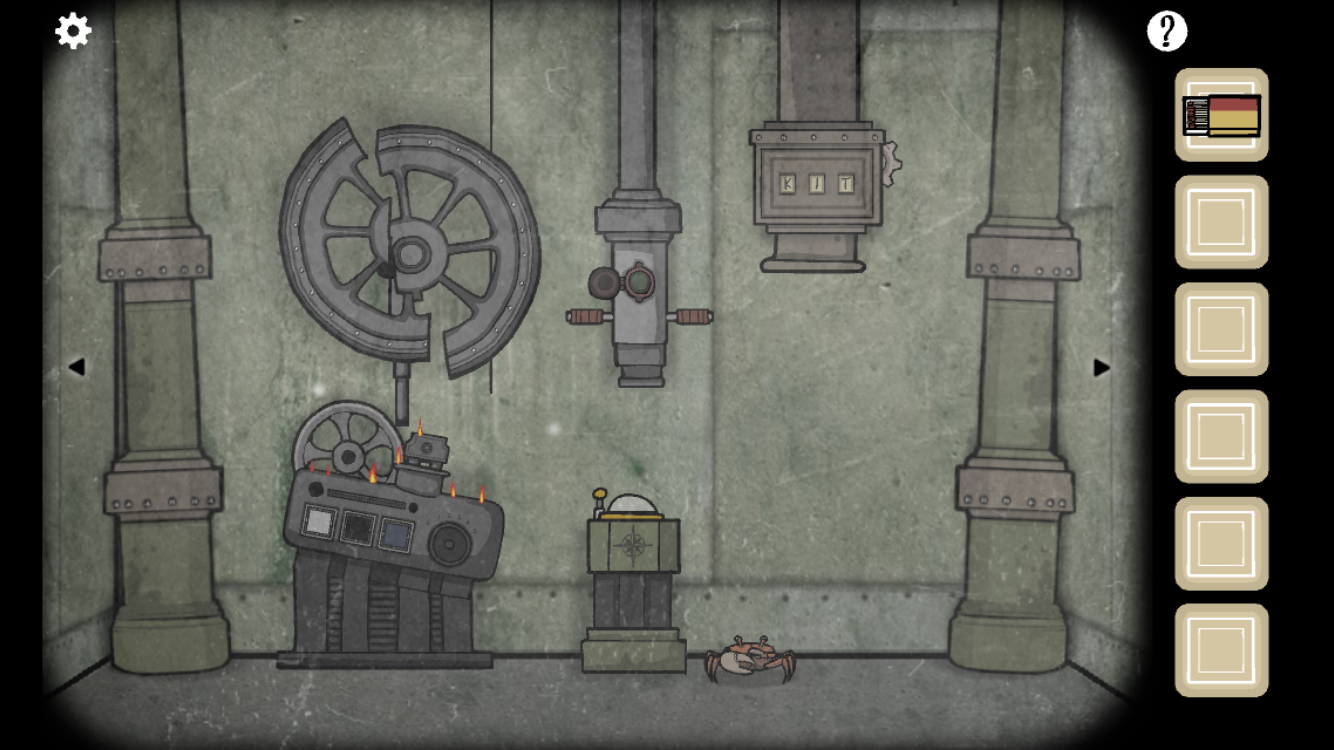Open the question mark hint button
The height and width of the screenshot is (750, 1334).
1166,32
